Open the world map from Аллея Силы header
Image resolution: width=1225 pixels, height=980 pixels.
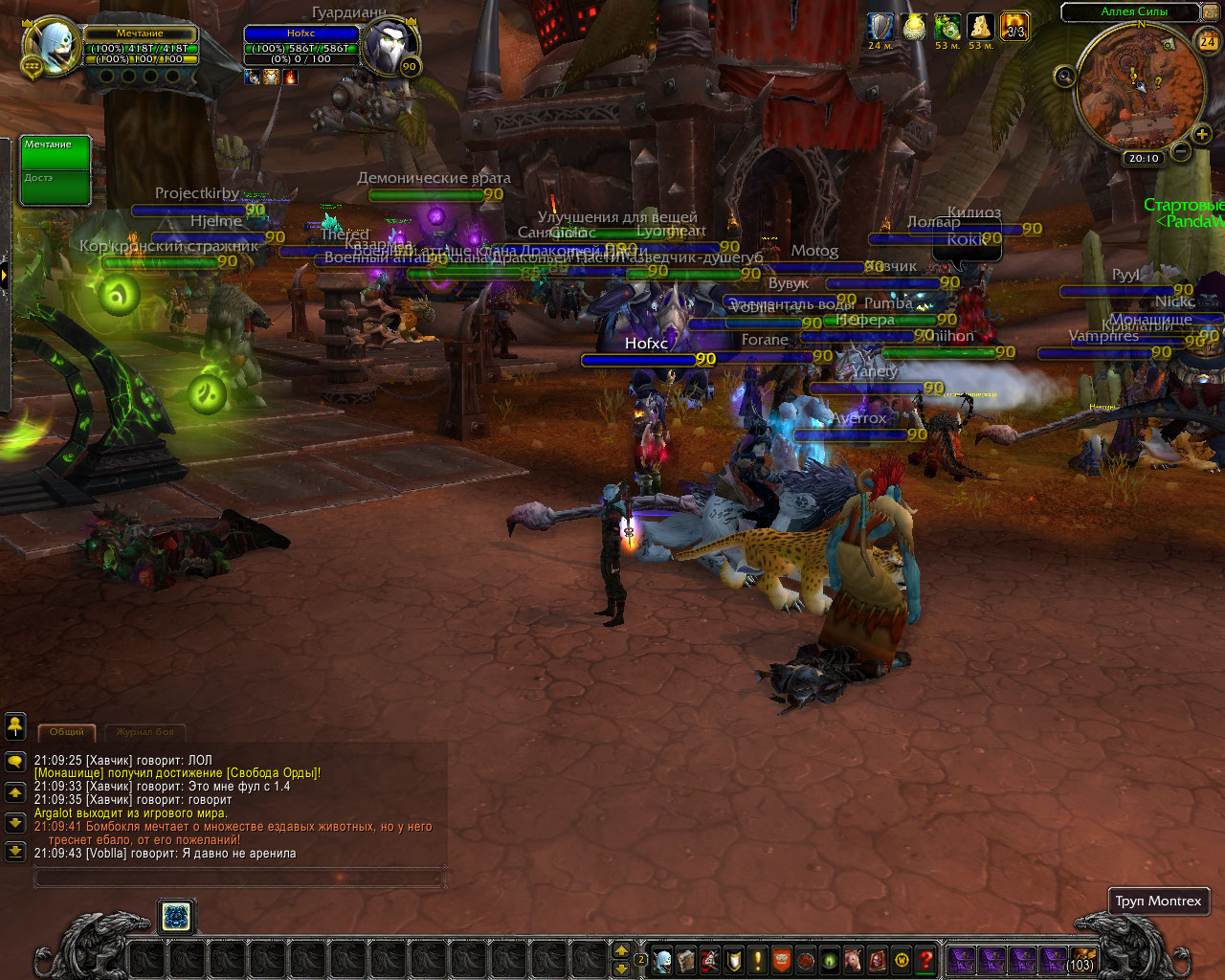[1133, 11]
